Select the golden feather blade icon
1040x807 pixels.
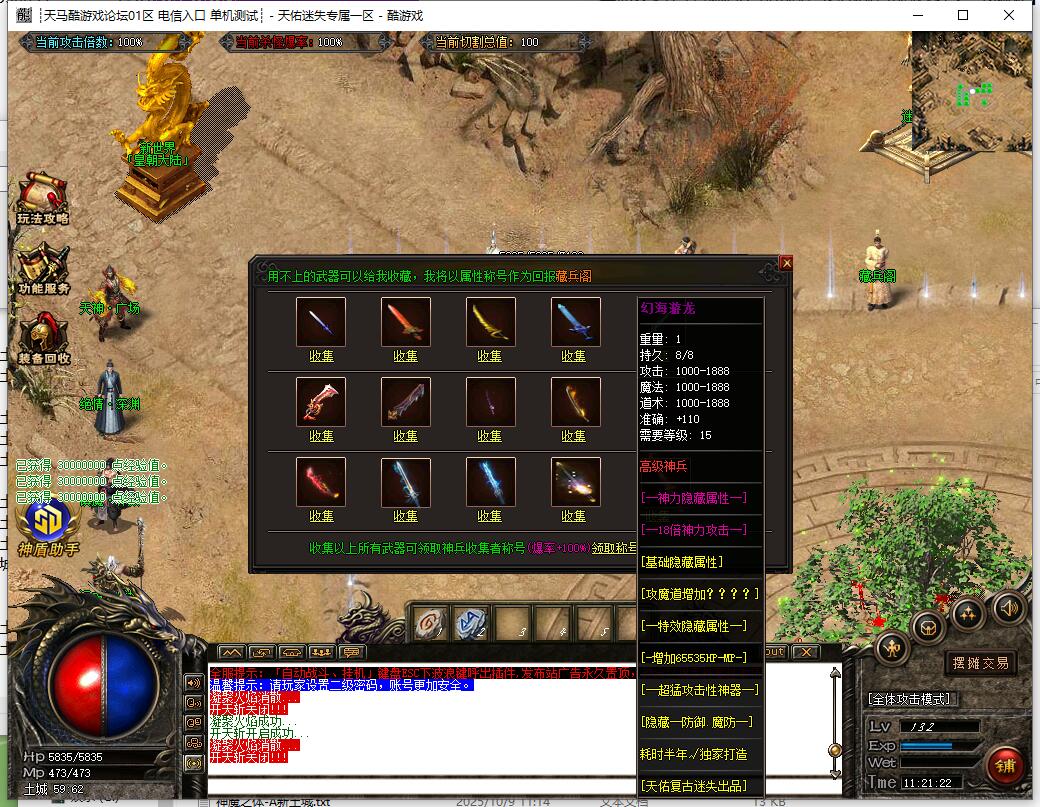click(x=576, y=402)
